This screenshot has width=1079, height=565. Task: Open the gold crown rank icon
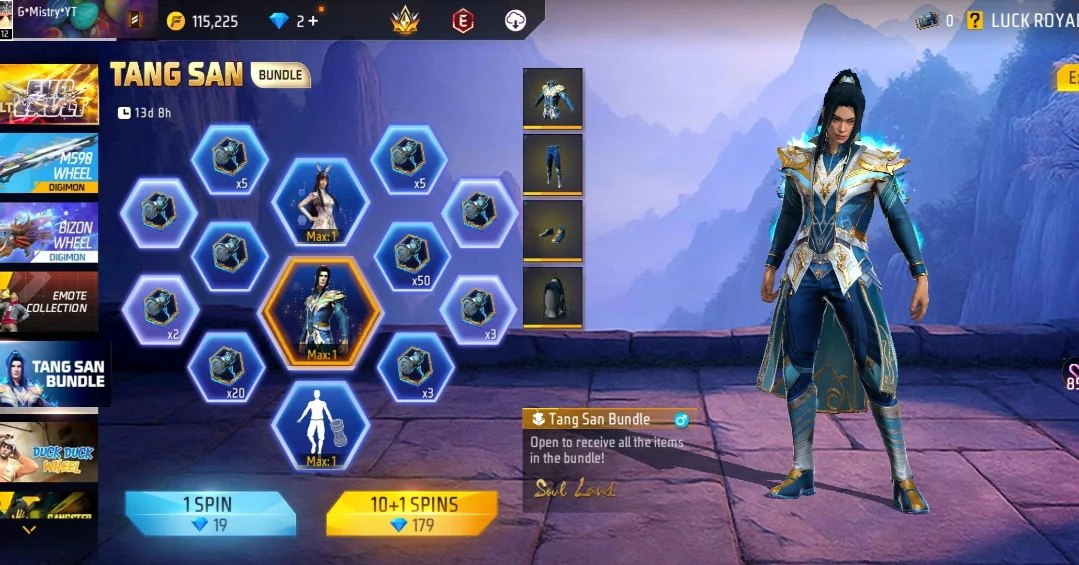pos(405,21)
